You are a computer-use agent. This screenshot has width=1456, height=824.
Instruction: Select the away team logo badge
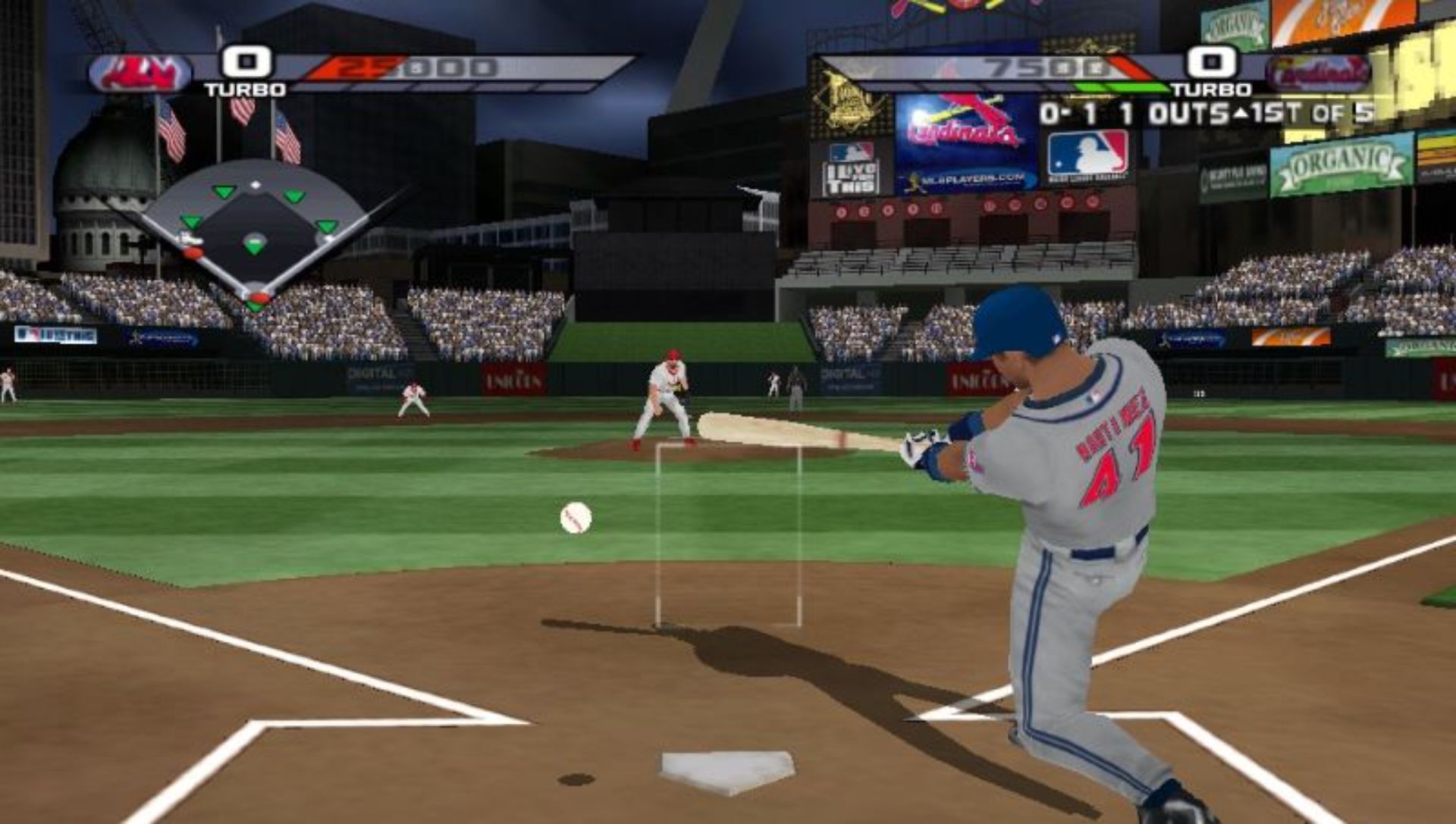coord(140,74)
